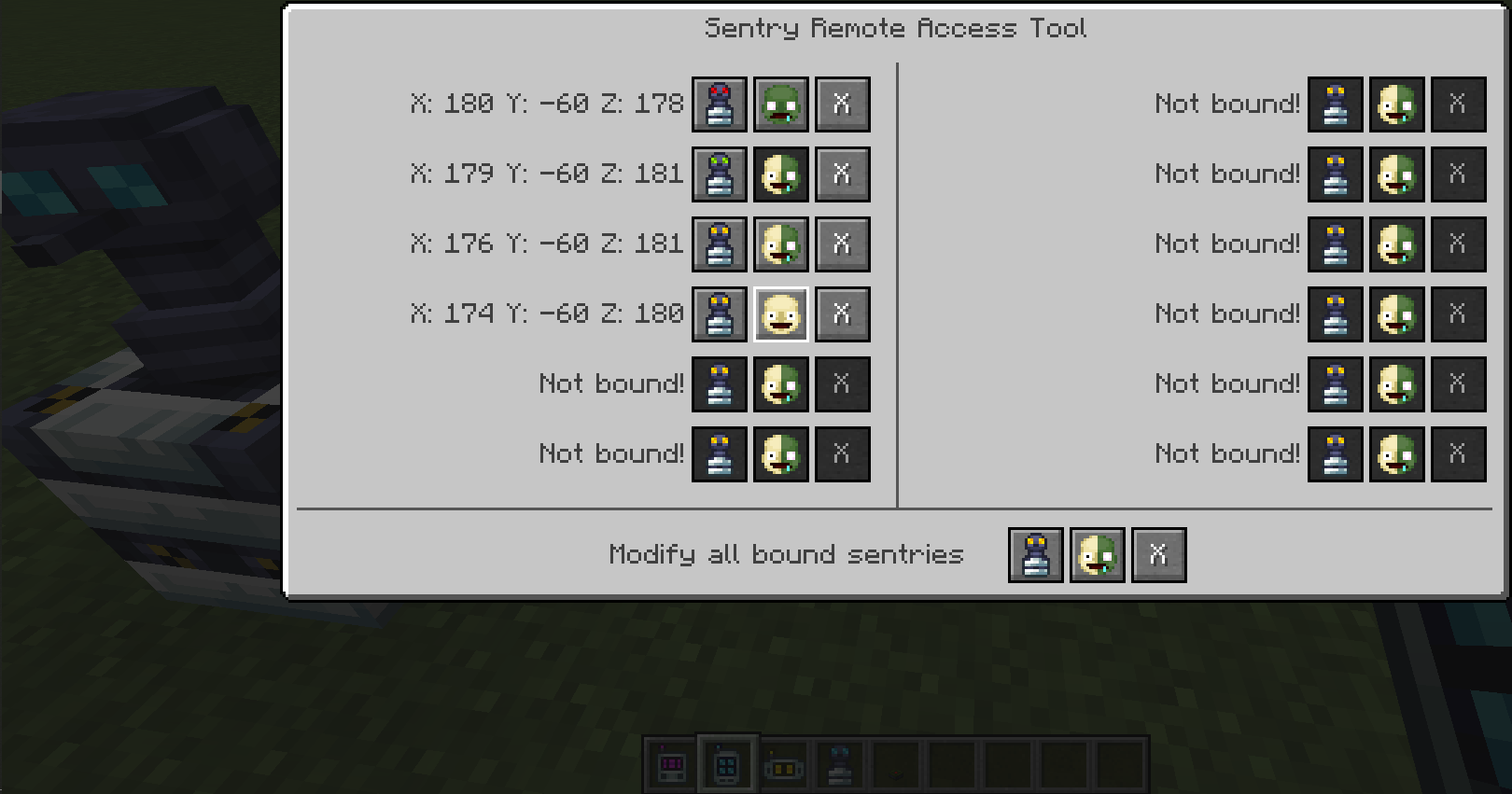Cycle the target head for sentry at X:176
This screenshot has height=794, width=1512.
[780, 244]
